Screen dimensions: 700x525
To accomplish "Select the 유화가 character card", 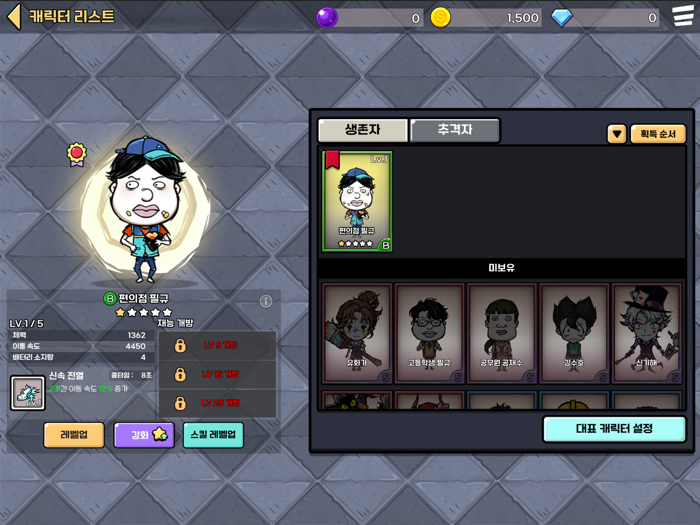I will click(x=357, y=333).
